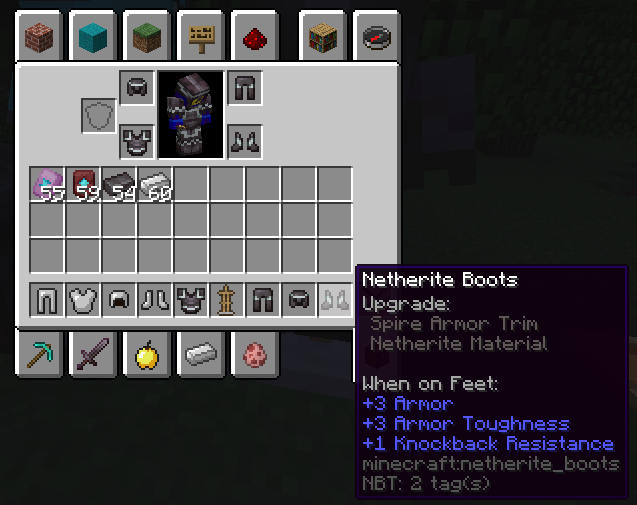Open the Building Blocks tab with the bricks icon

pyautogui.click(x=41, y=38)
